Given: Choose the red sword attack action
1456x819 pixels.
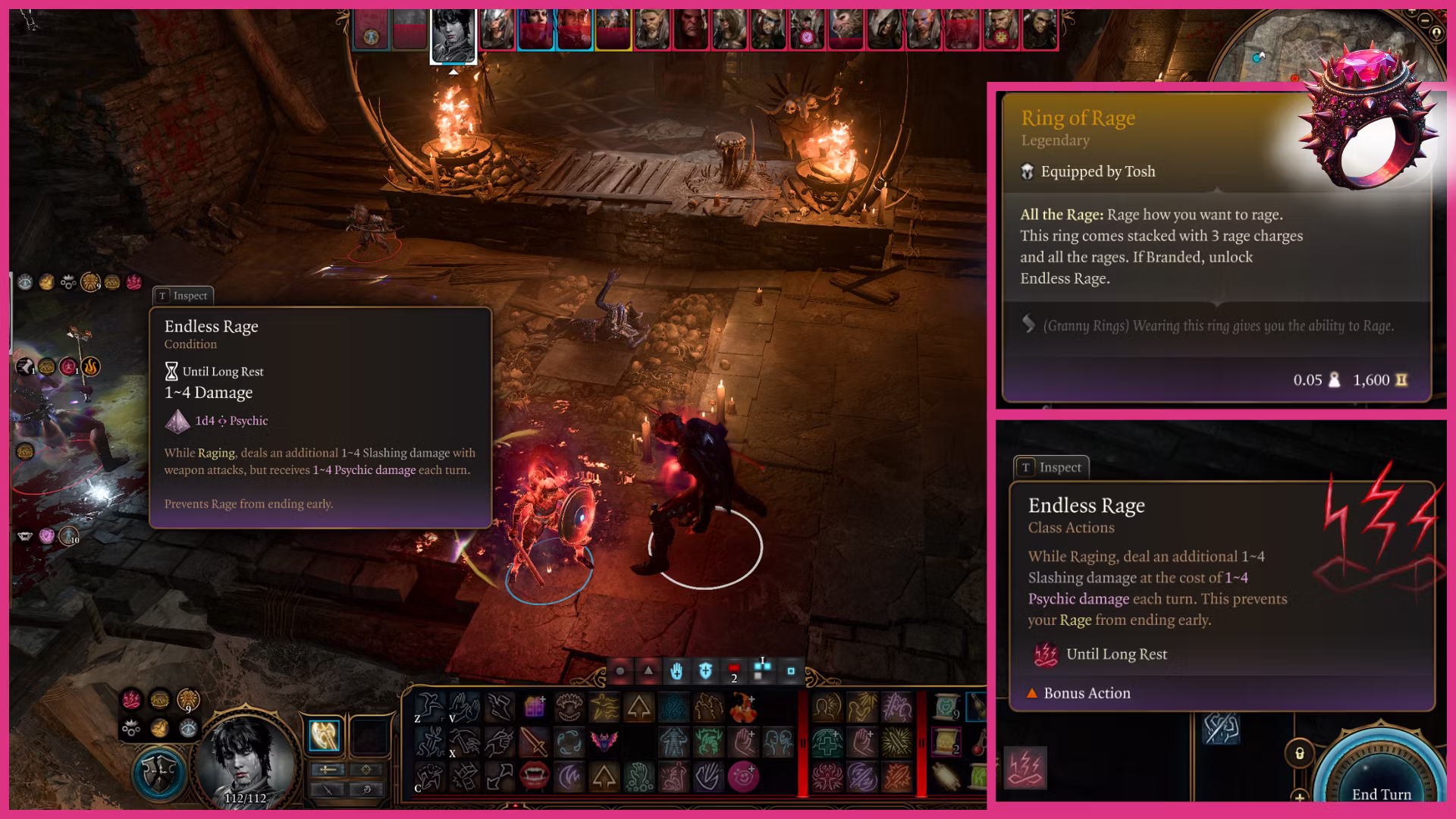Looking at the screenshot, I should coord(534,741).
